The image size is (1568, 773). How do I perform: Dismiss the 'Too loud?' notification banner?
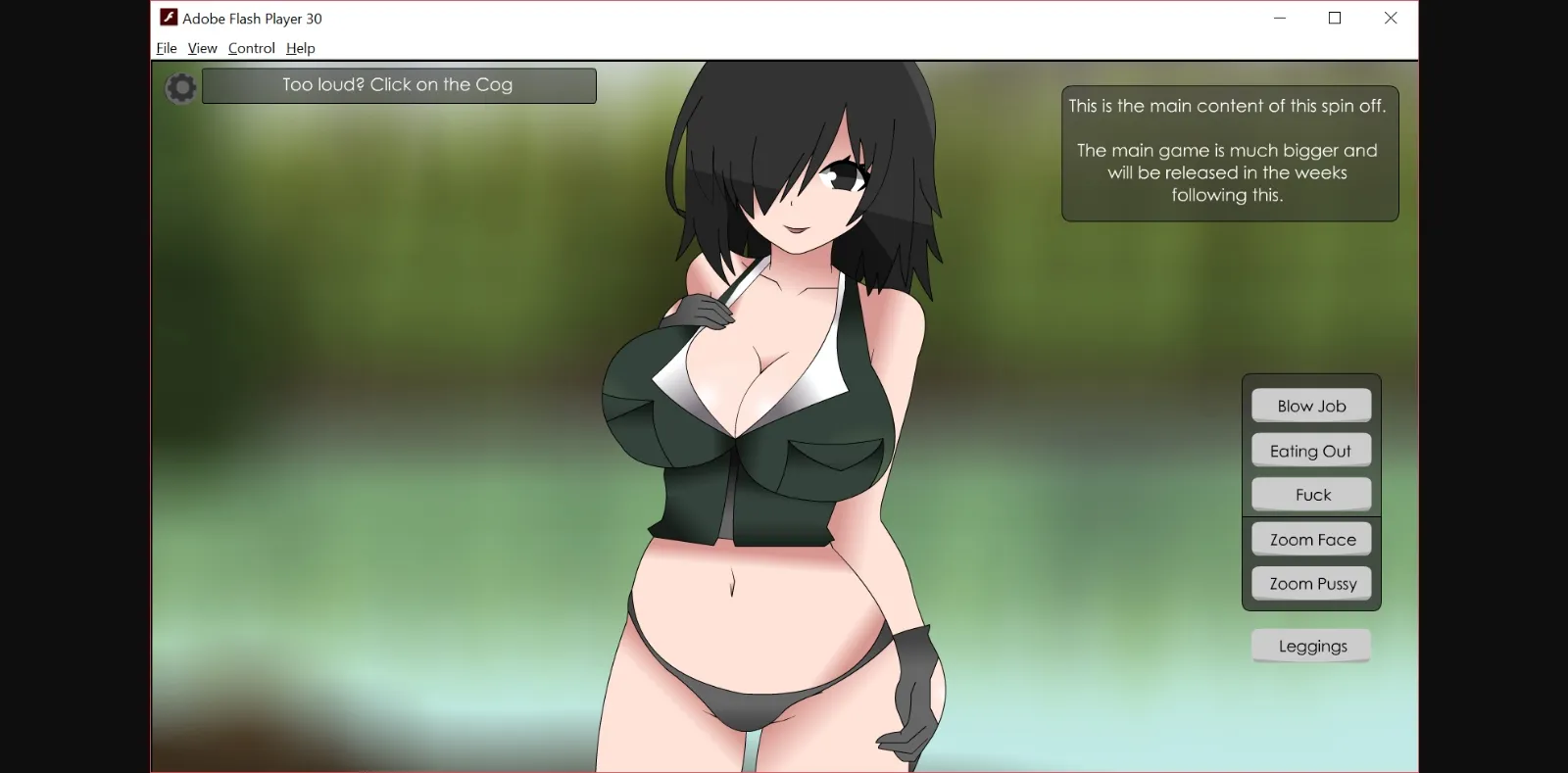398,85
